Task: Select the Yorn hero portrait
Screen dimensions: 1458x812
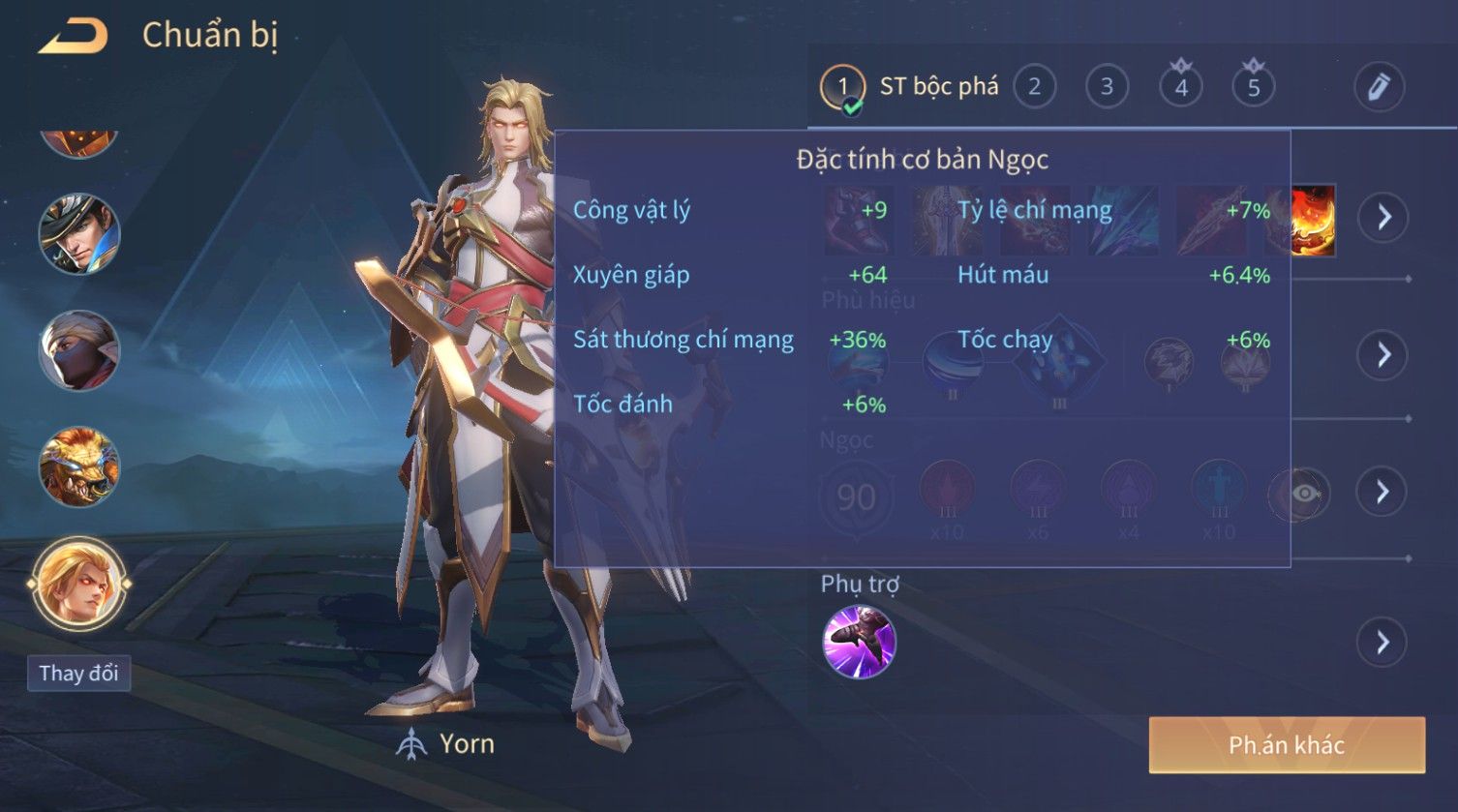Action: (79, 584)
